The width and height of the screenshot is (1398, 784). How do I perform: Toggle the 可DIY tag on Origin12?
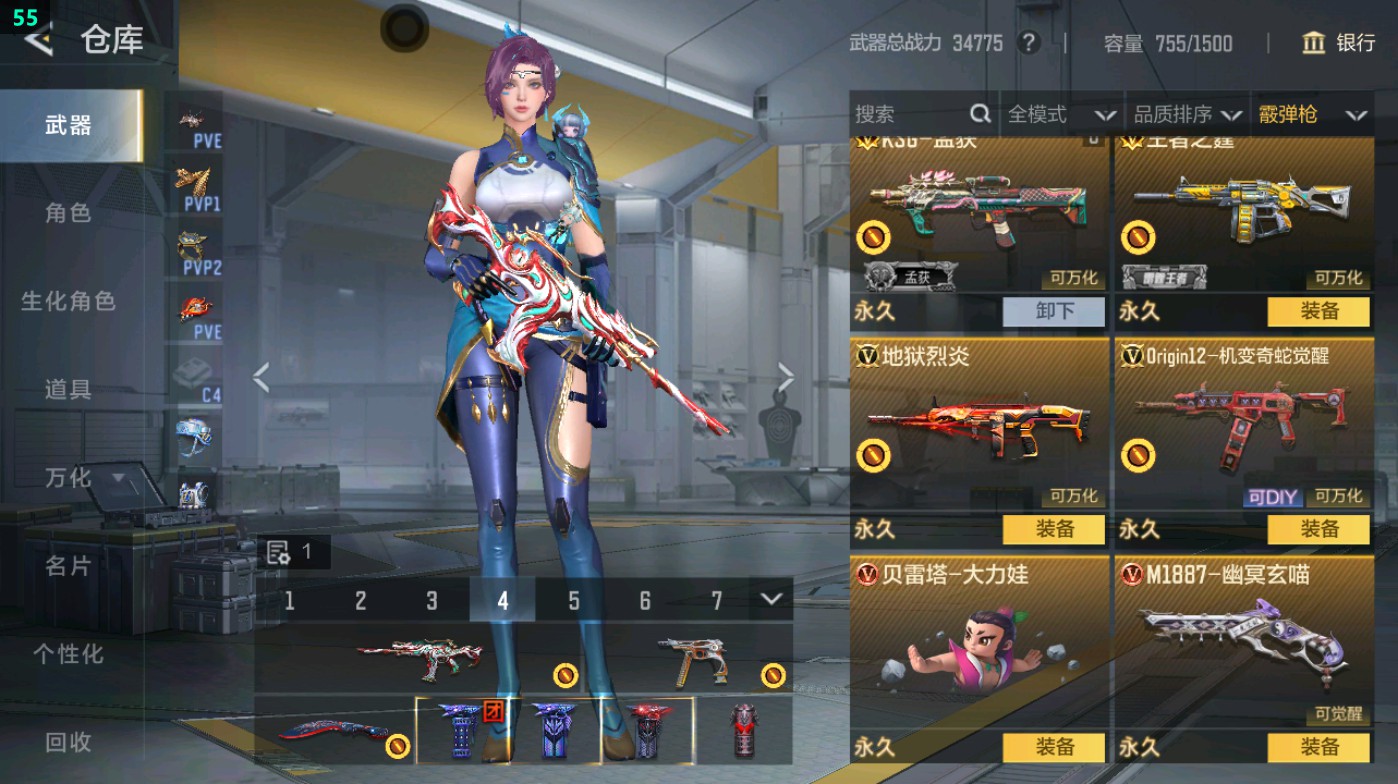pos(1274,495)
